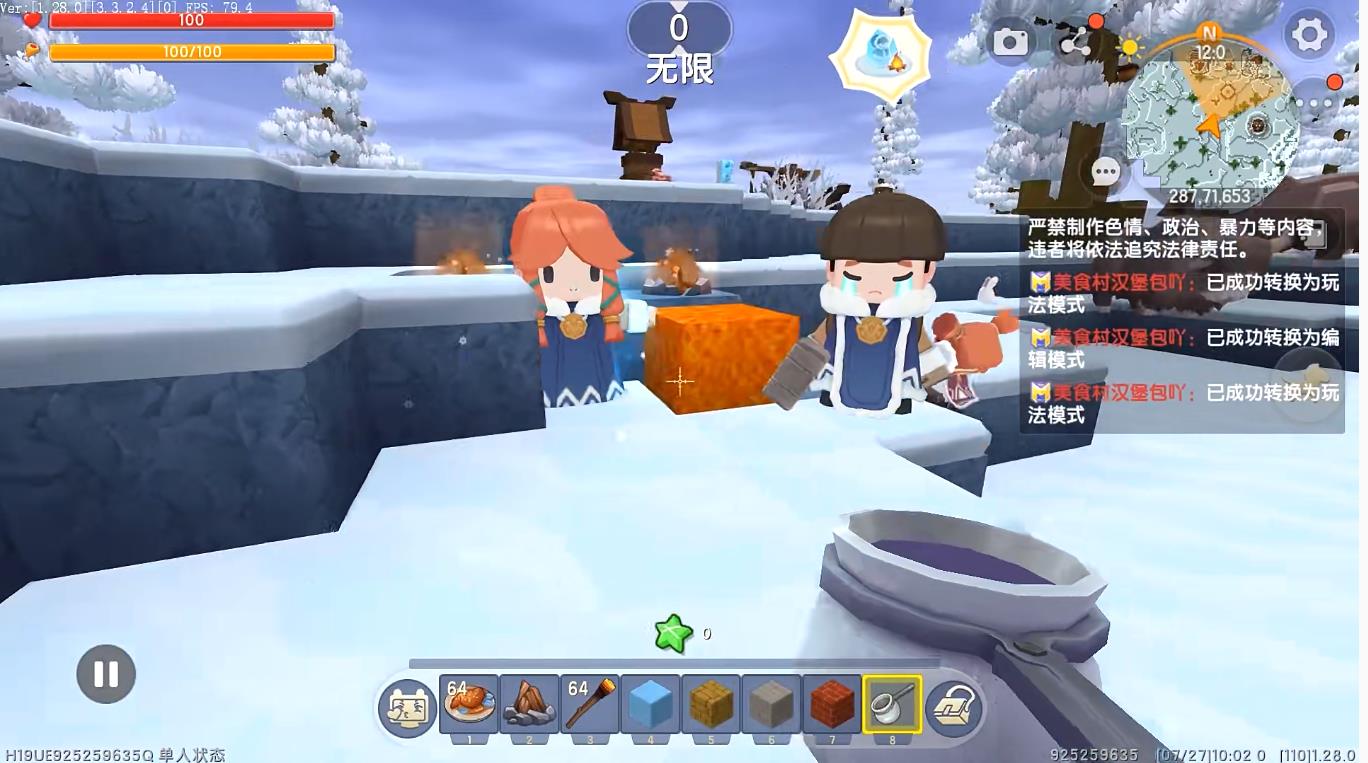Select the red brick block slot

831,704
